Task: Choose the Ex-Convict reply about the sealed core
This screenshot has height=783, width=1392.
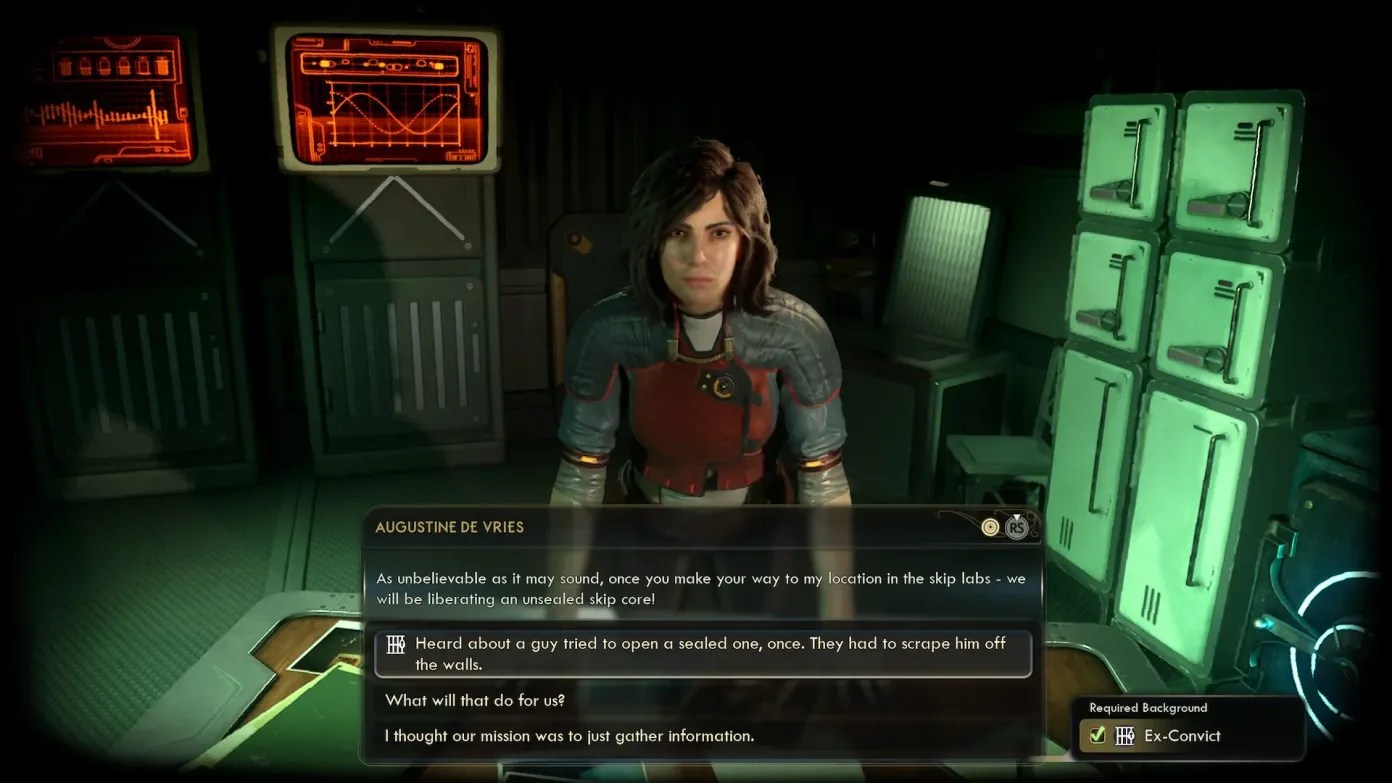Action: (x=702, y=654)
